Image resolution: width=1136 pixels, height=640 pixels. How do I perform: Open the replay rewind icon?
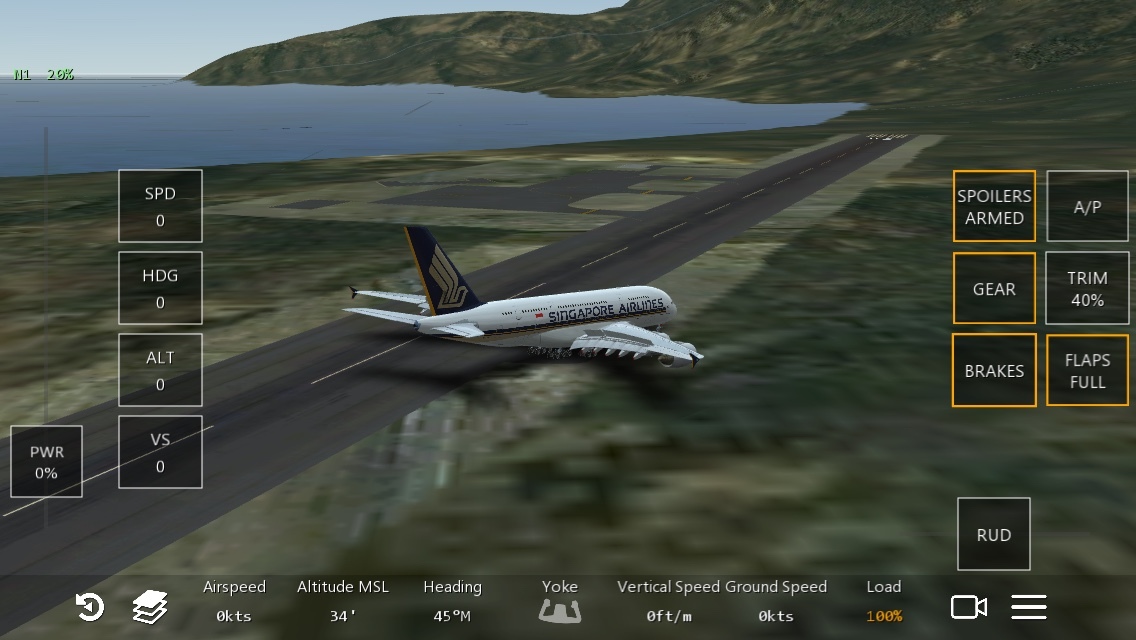click(x=90, y=607)
